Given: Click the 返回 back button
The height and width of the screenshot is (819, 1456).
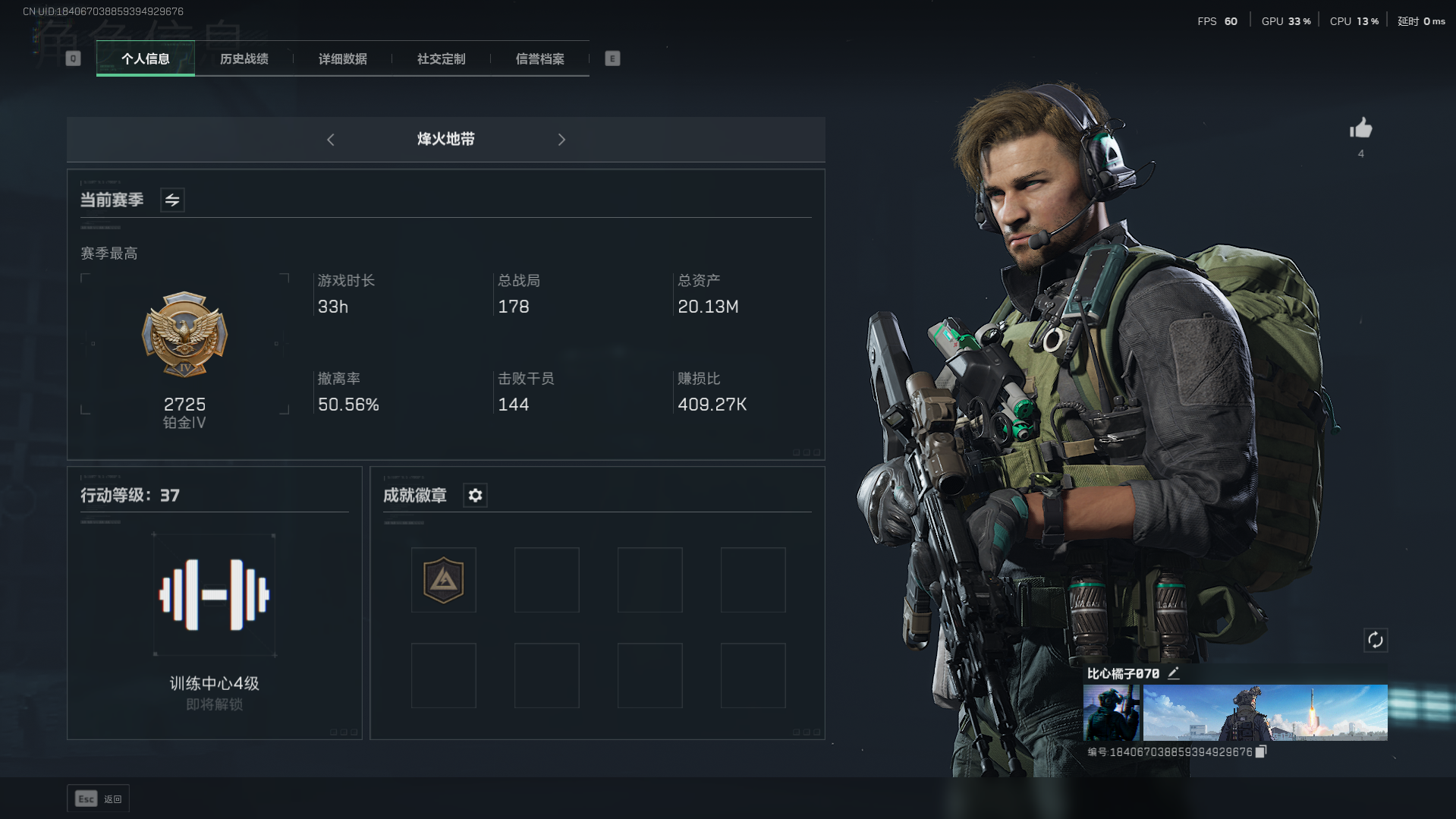Looking at the screenshot, I should tap(99, 799).
